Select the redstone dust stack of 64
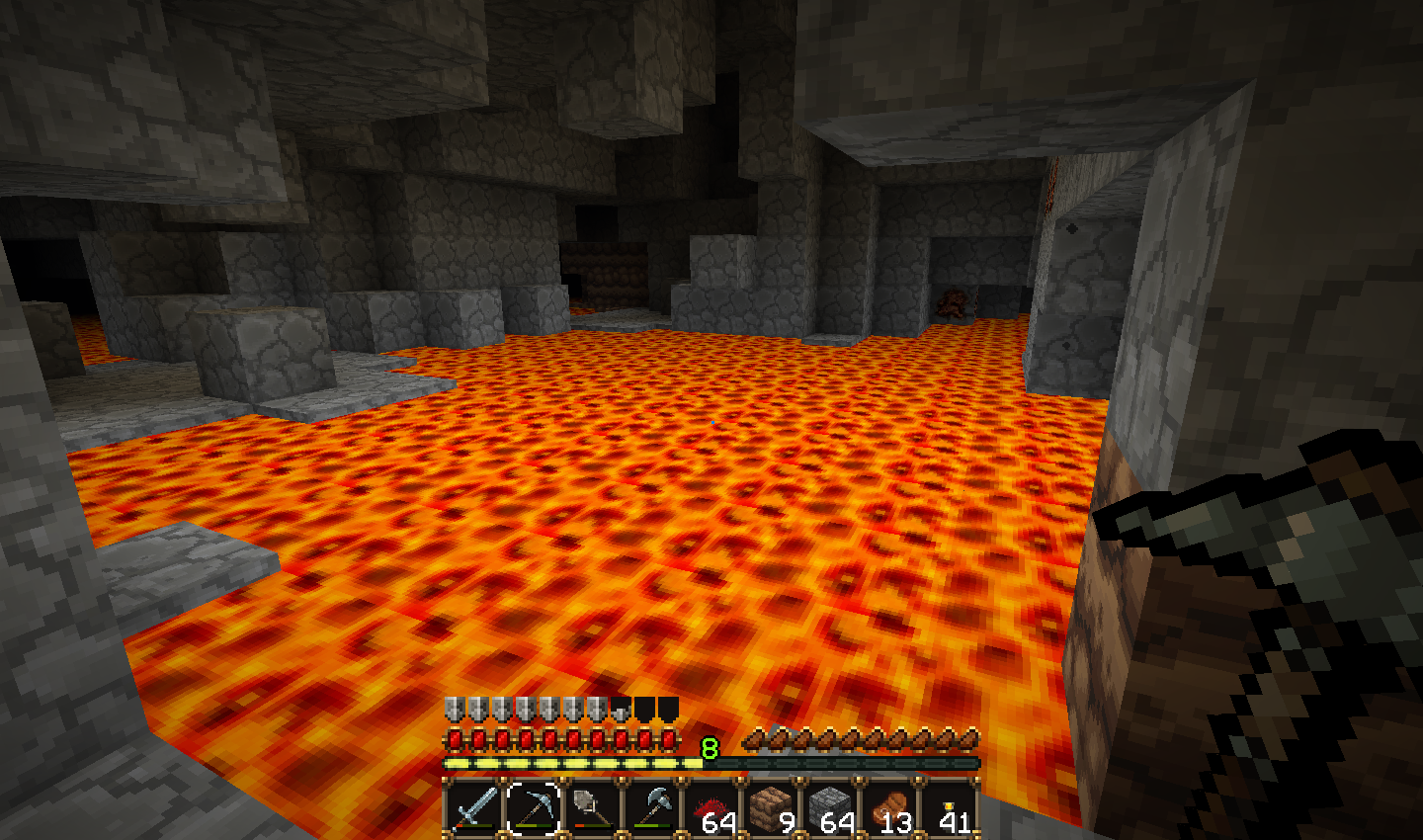The image size is (1423, 840). point(711,807)
